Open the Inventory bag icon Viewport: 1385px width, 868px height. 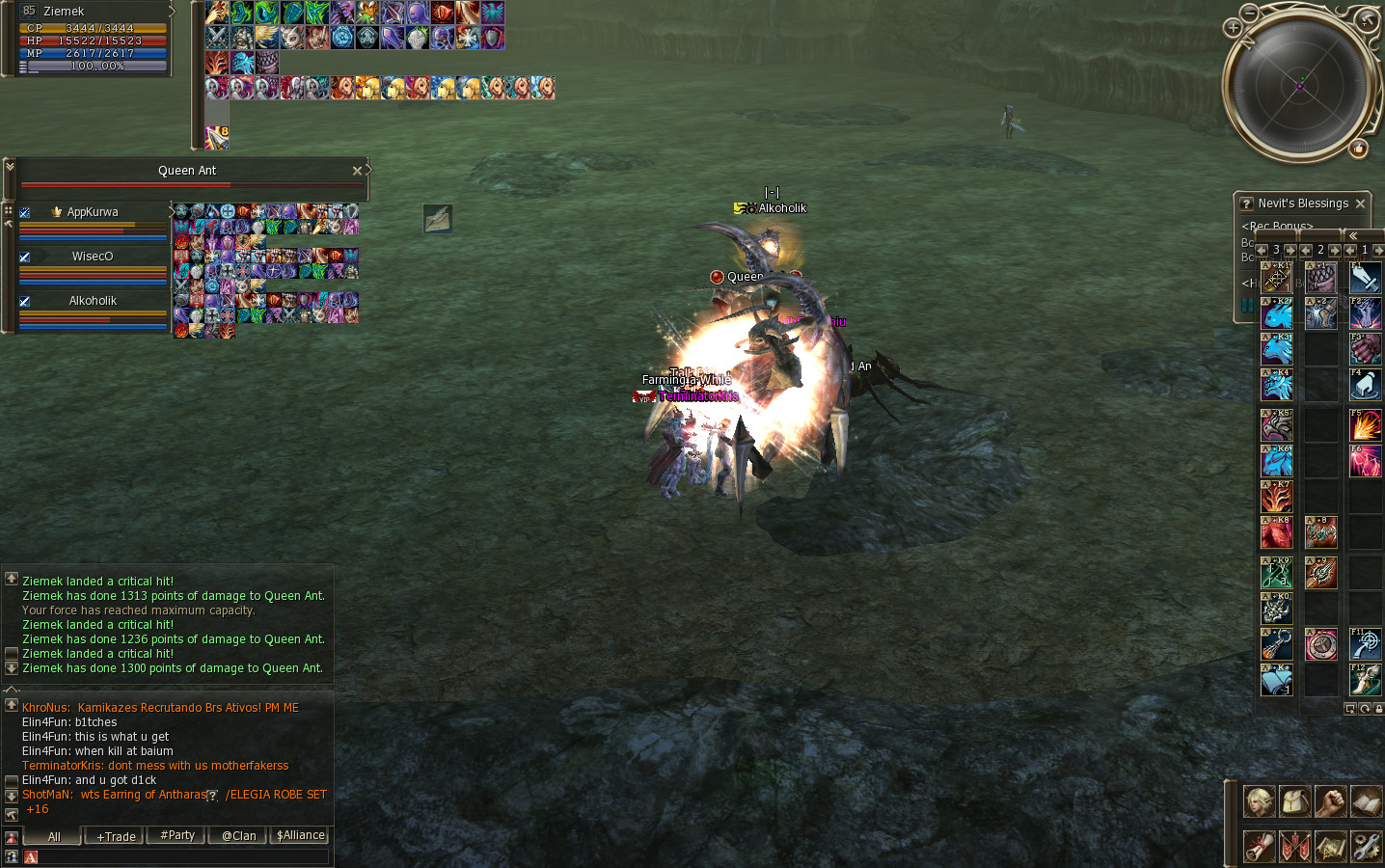(1293, 801)
